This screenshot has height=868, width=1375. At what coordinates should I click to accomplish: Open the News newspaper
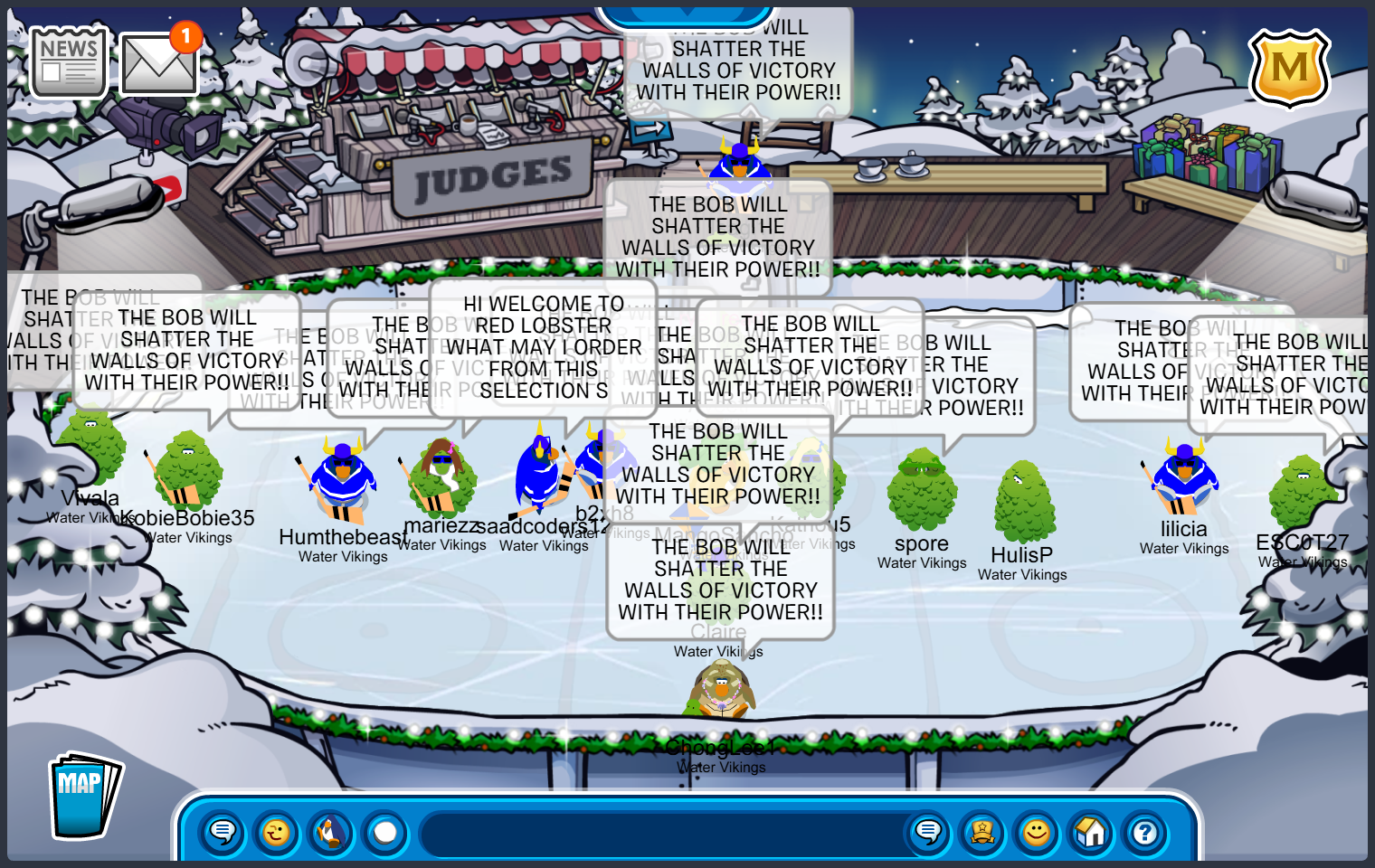point(68,61)
